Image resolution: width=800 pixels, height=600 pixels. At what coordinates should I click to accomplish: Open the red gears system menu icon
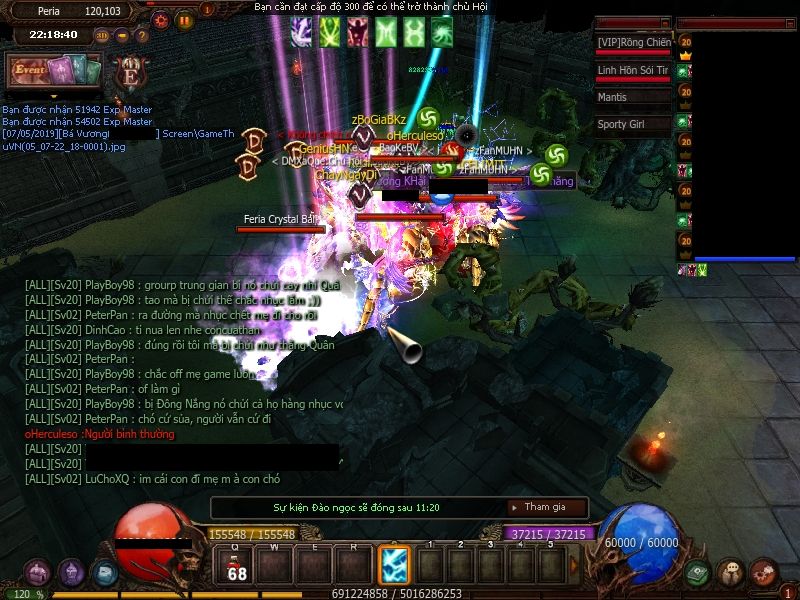point(764,573)
